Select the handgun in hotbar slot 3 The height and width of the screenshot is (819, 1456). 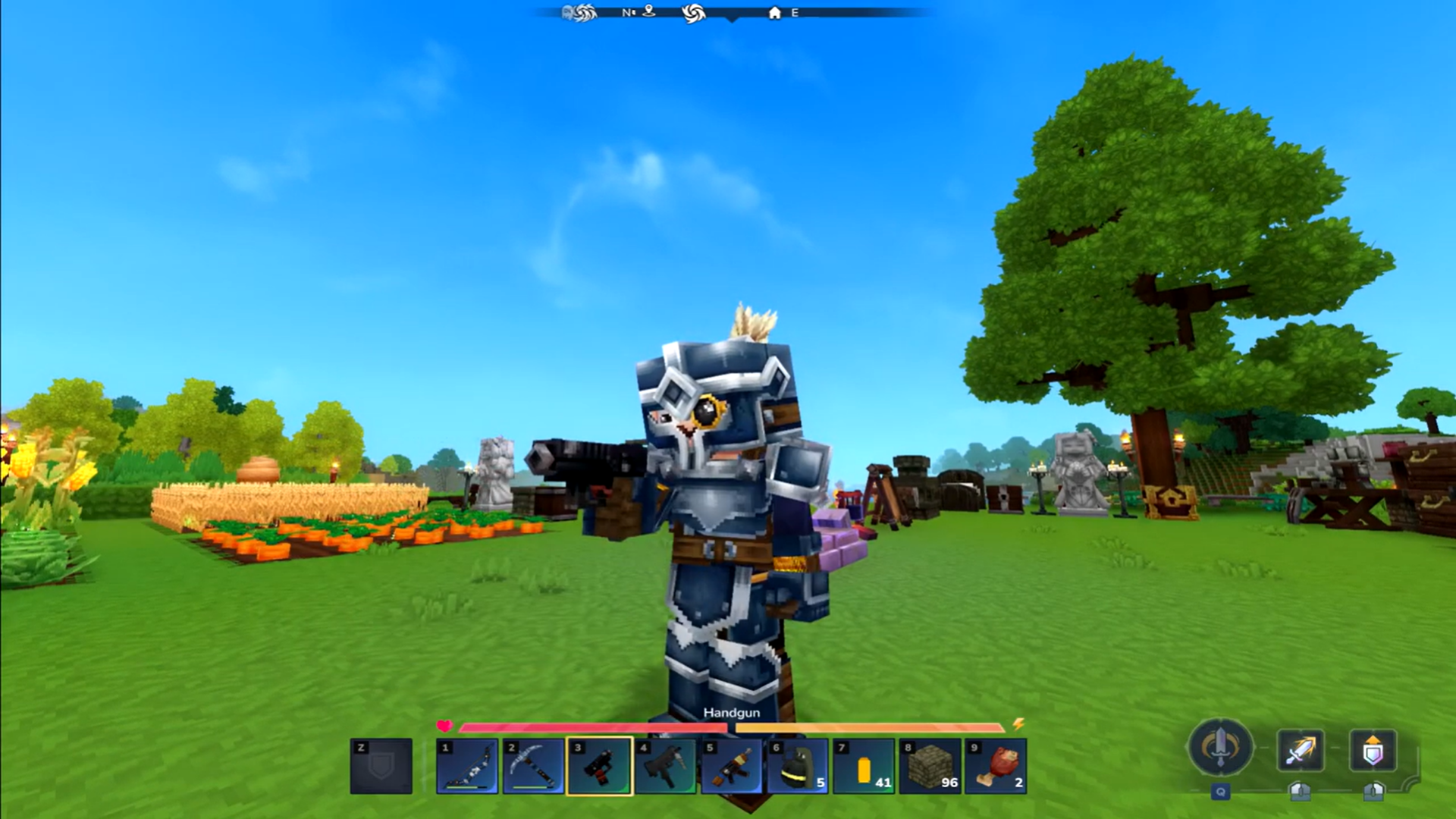click(599, 766)
